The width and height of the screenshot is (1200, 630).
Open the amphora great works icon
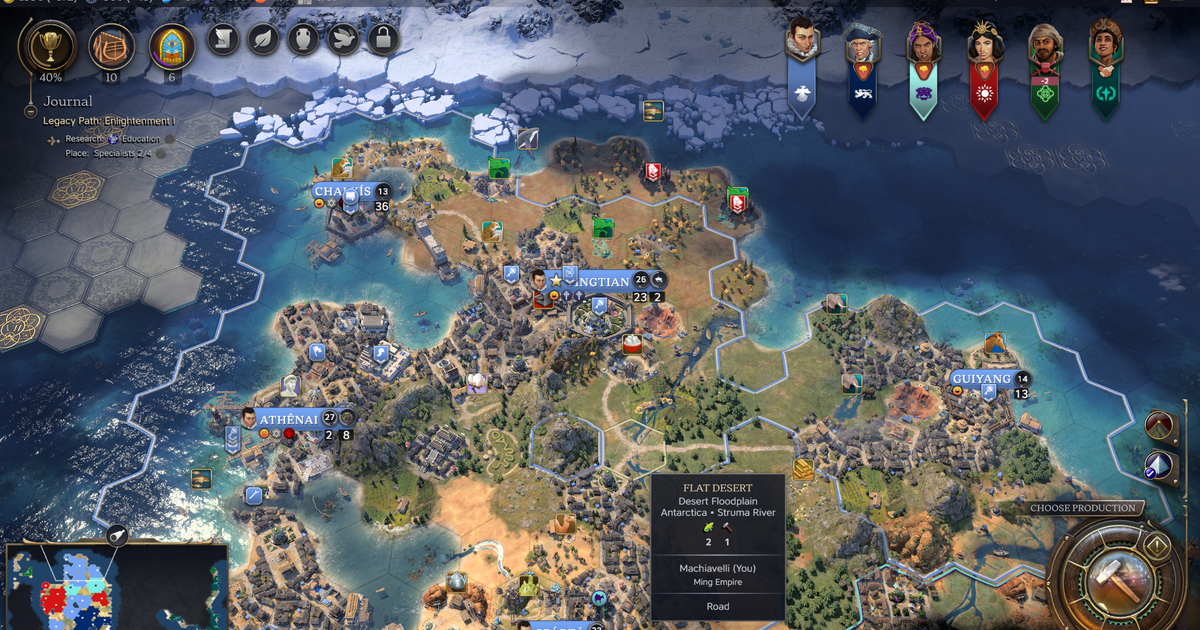(x=303, y=39)
